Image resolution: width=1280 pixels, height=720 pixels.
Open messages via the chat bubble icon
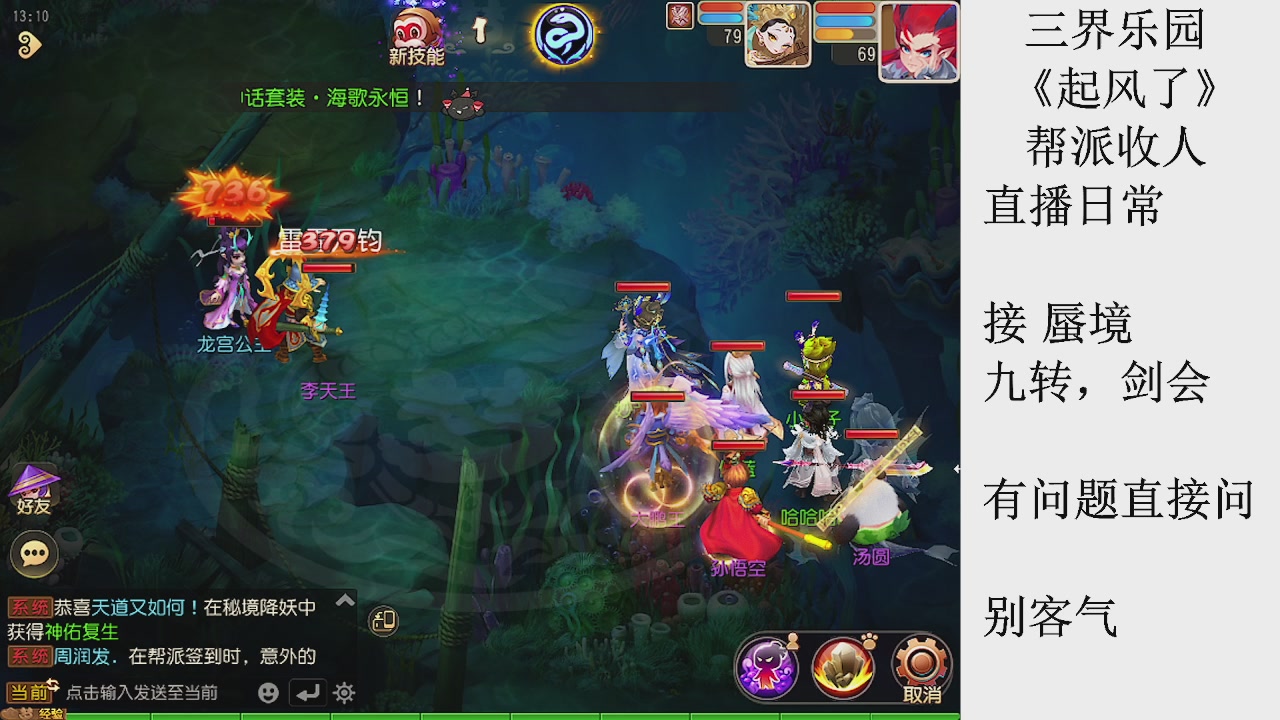(35, 552)
